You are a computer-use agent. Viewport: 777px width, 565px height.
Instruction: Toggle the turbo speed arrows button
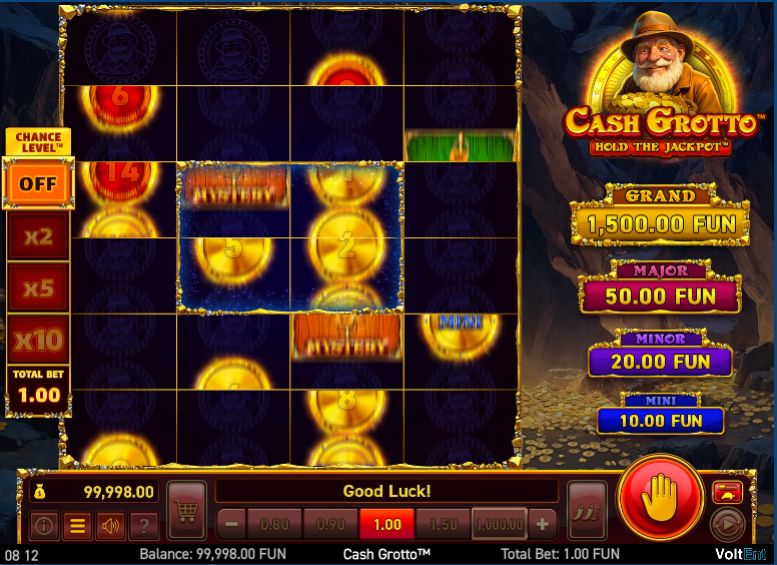(587, 510)
